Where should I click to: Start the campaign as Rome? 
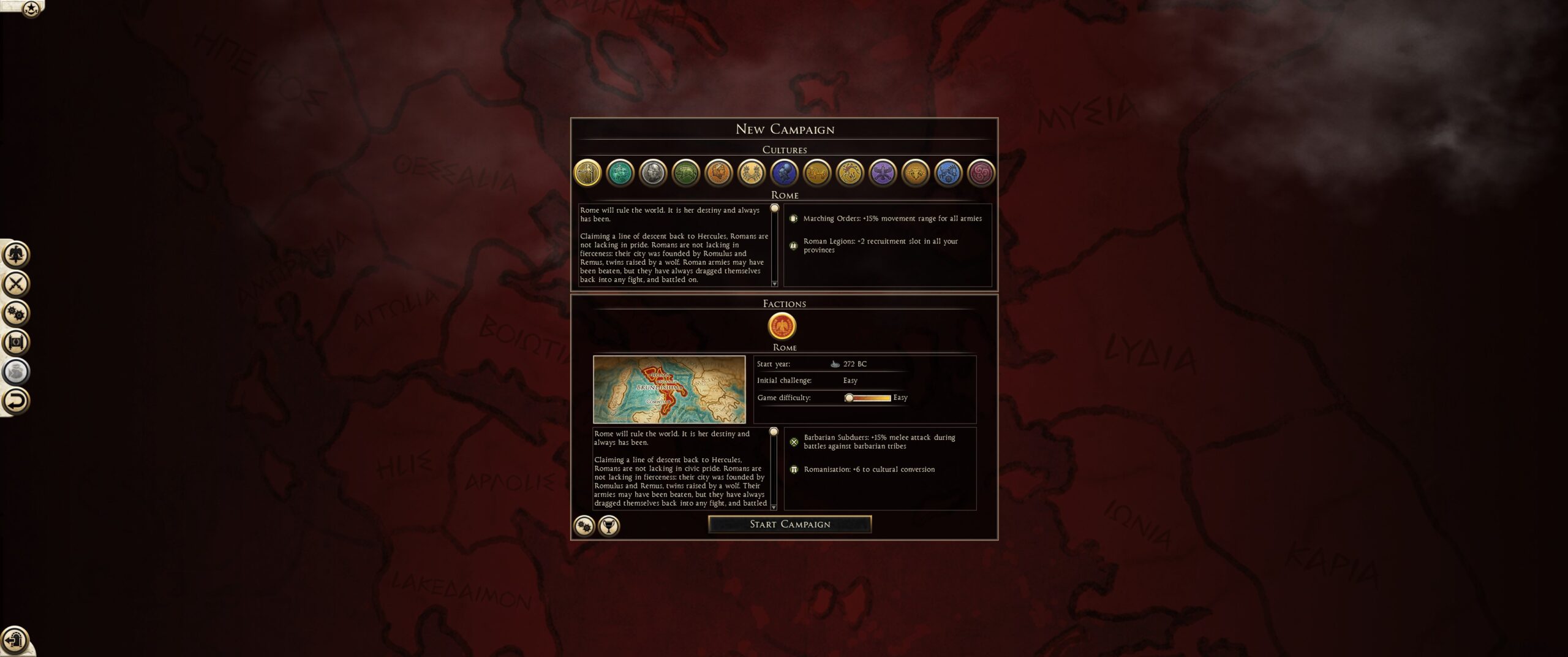[x=790, y=524]
